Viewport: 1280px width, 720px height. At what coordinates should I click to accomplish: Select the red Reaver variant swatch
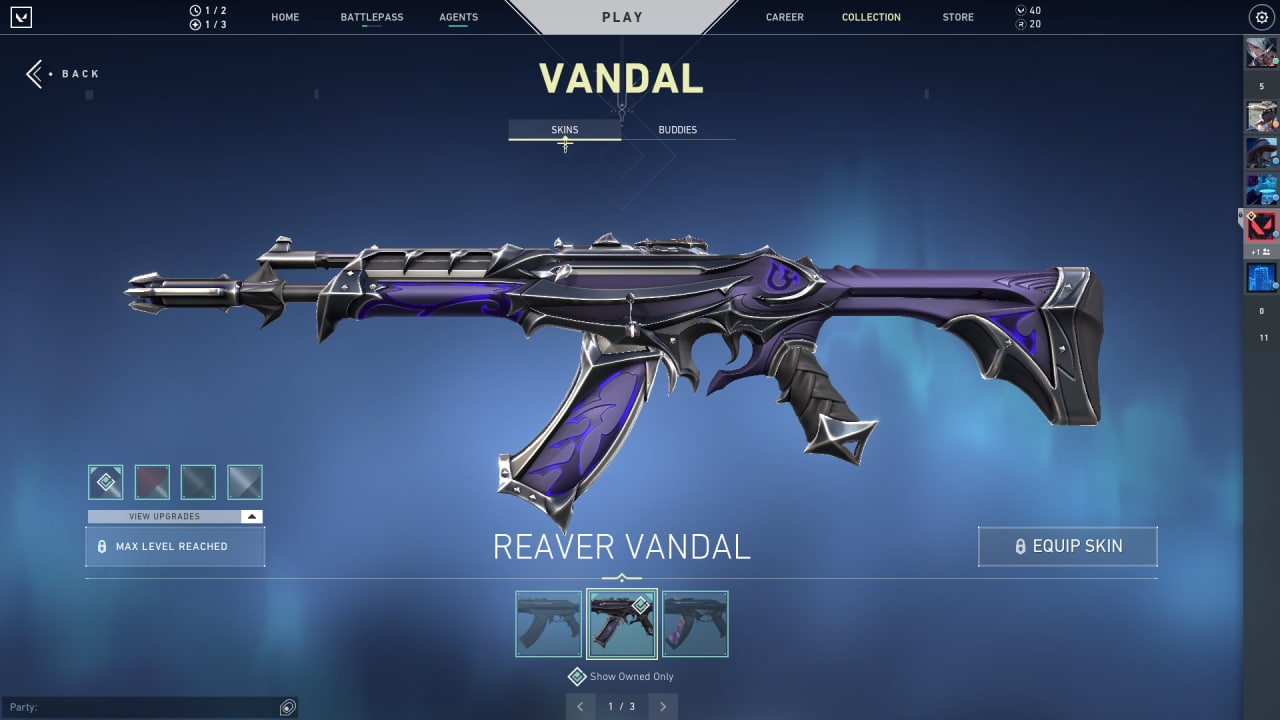click(151, 481)
